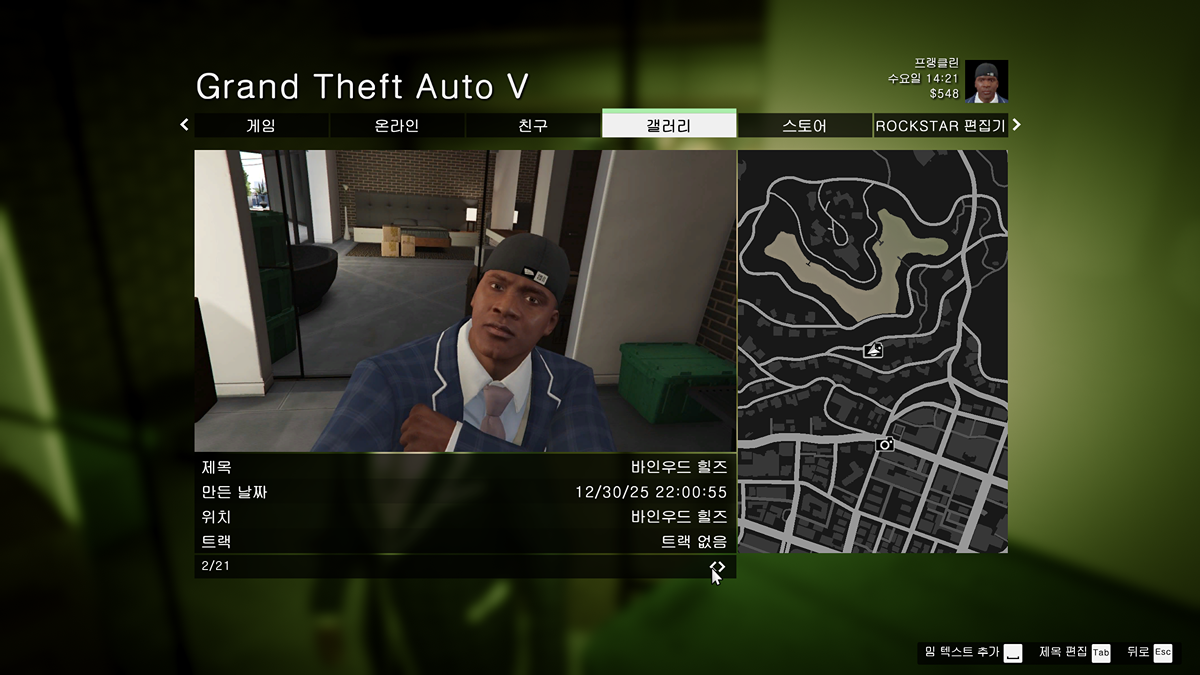Switch to the ROCKSTAR 편집기 tab
Screen dimensions: 1200x675
click(940, 126)
